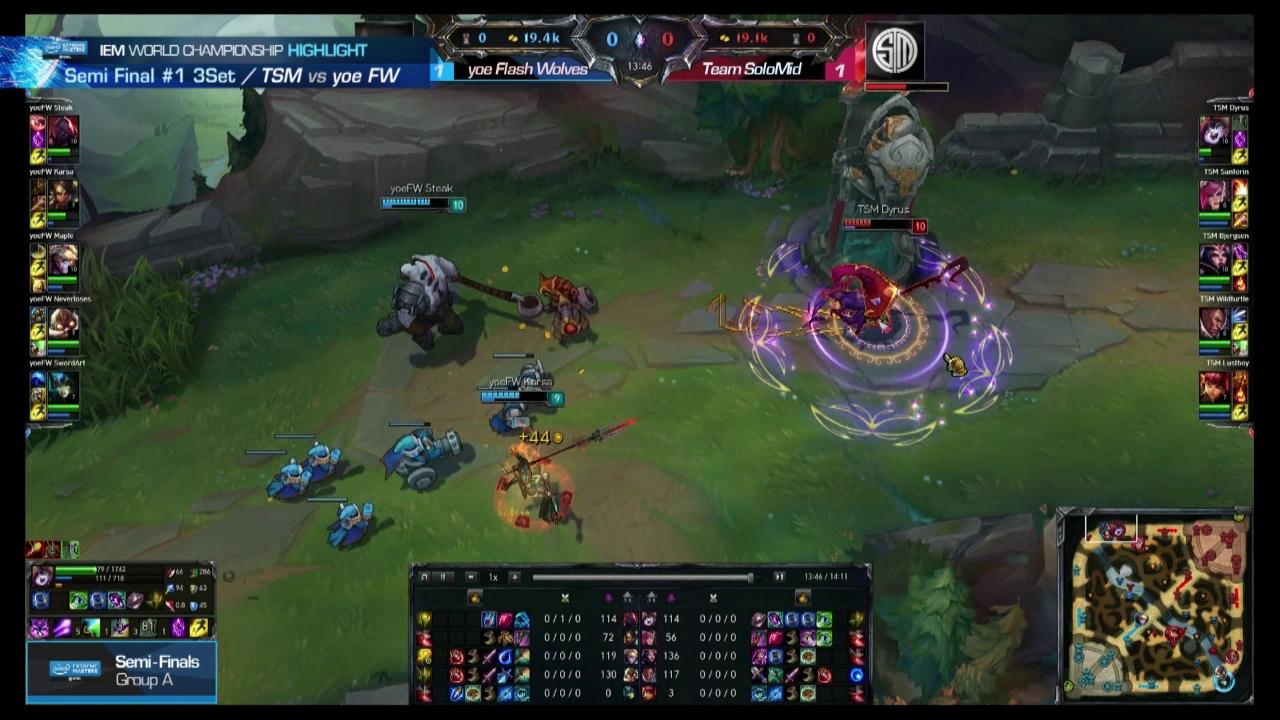Decrease replay speed with the minus button
This screenshot has height=720, width=1280.
tap(471, 577)
